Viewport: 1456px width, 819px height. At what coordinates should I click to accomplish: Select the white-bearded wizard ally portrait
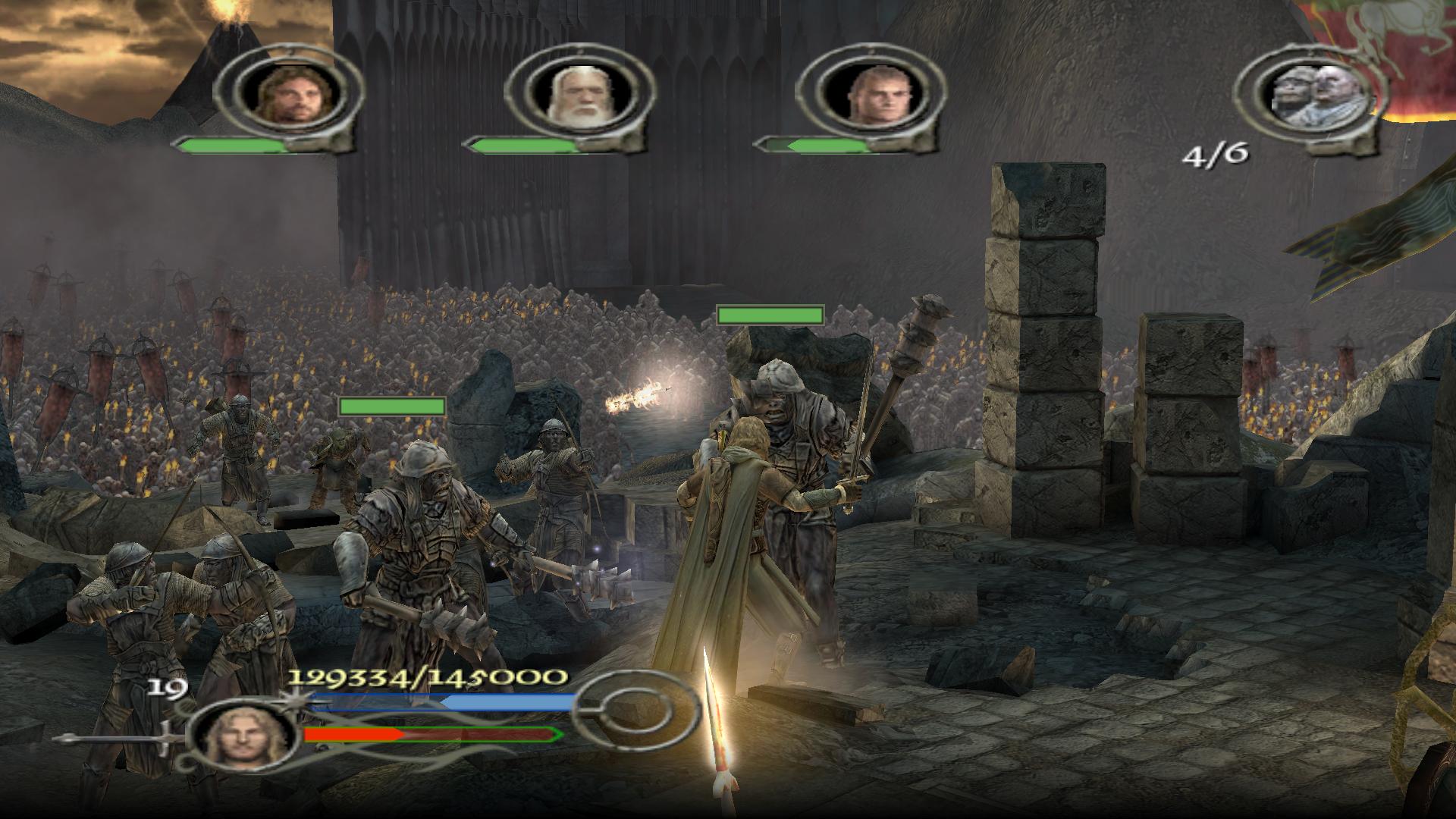click(x=579, y=94)
